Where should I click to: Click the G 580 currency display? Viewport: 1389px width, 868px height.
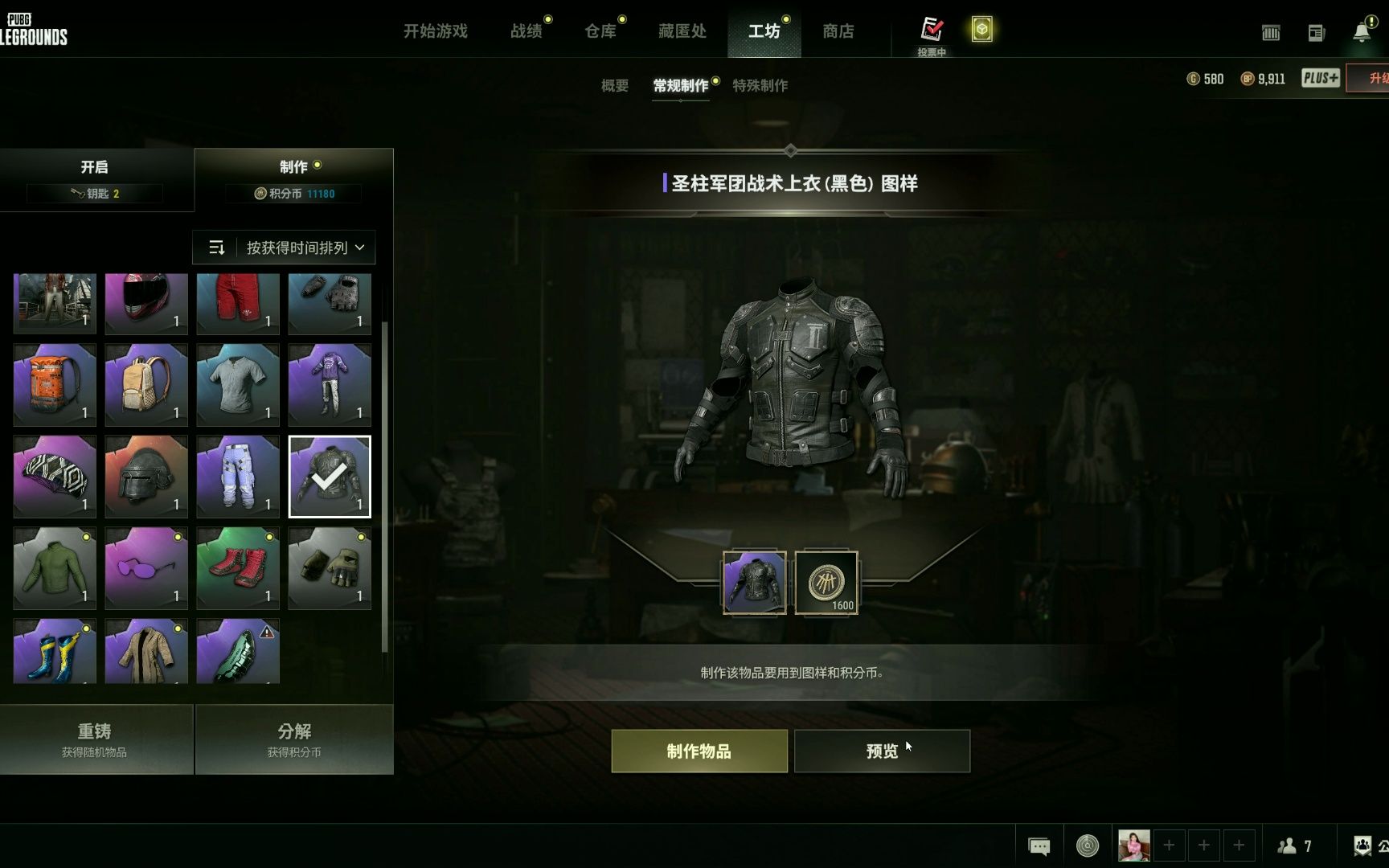(1207, 79)
